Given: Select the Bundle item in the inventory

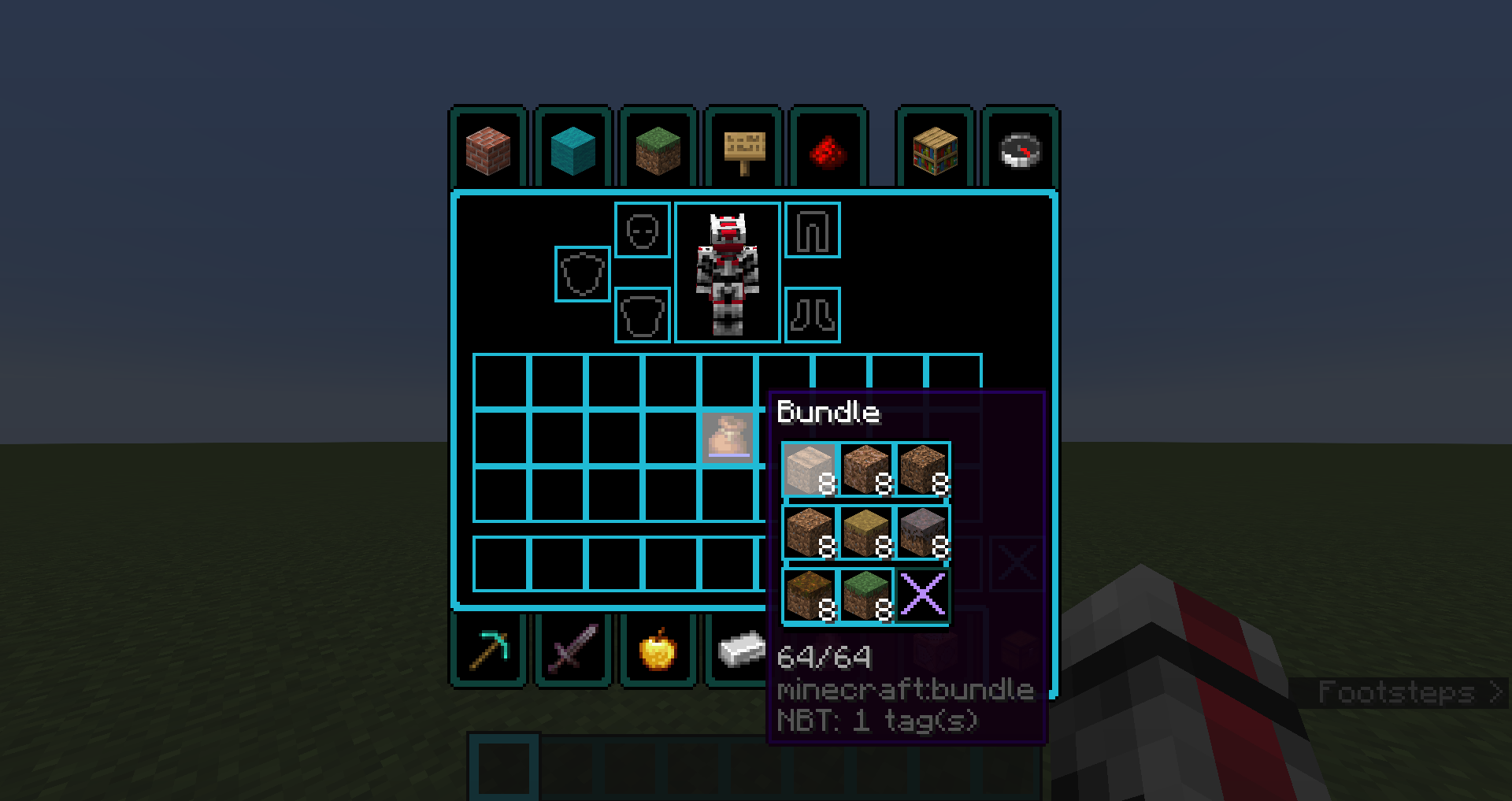Looking at the screenshot, I should pyautogui.click(x=727, y=439).
